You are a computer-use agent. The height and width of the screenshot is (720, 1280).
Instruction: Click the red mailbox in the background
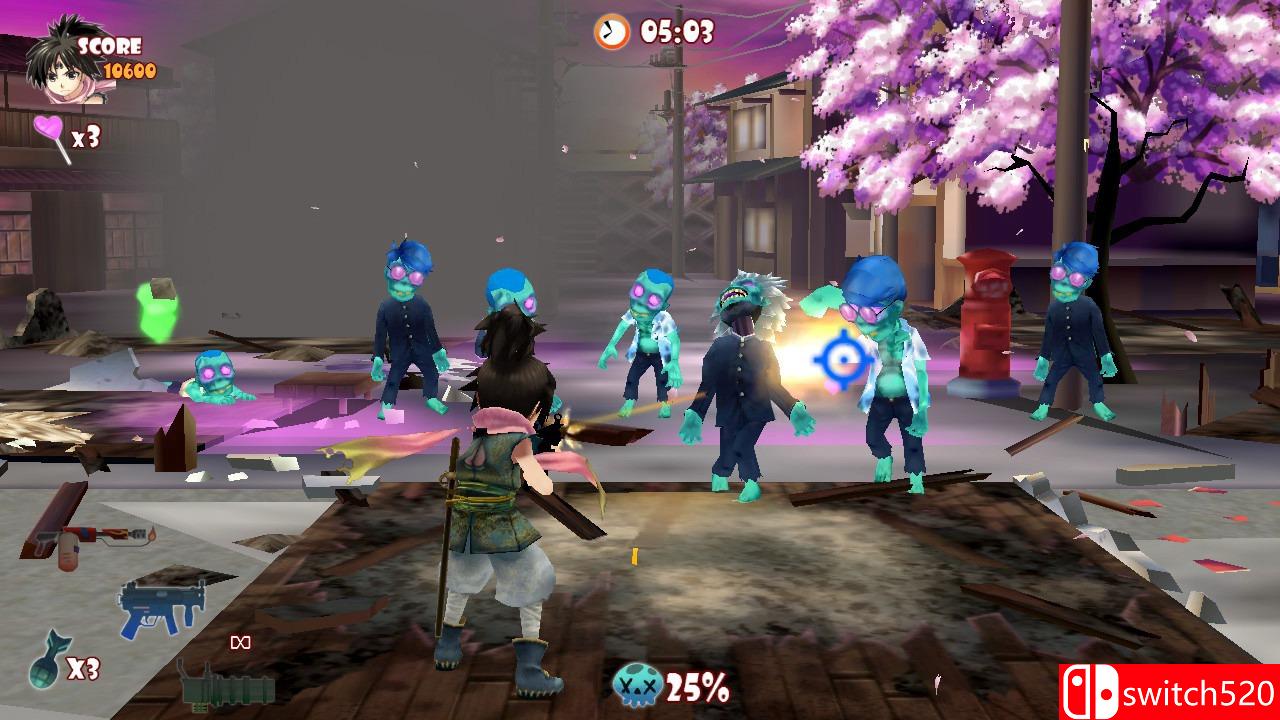(x=984, y=320)
